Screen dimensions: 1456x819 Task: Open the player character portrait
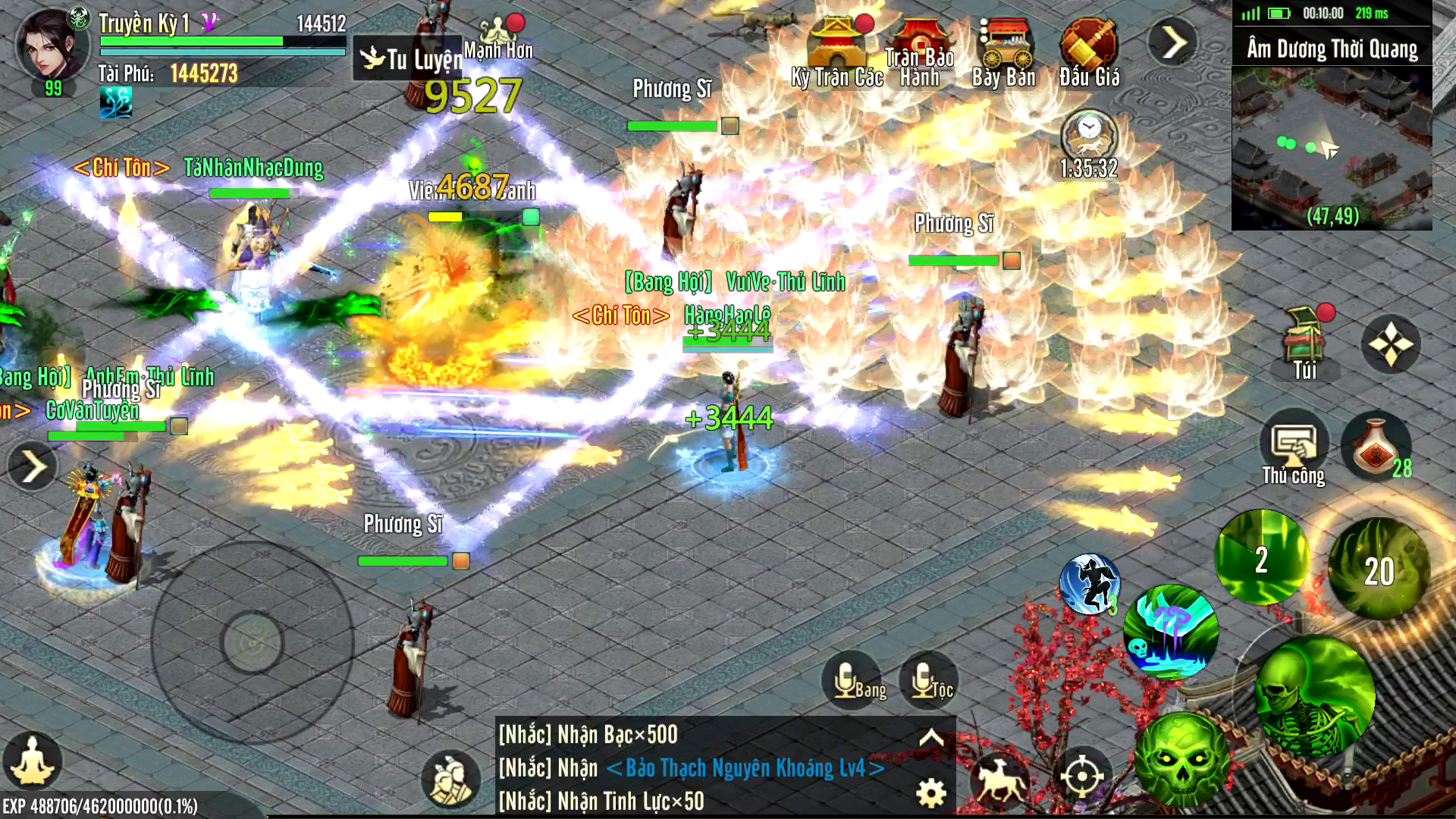click(52, 44)
